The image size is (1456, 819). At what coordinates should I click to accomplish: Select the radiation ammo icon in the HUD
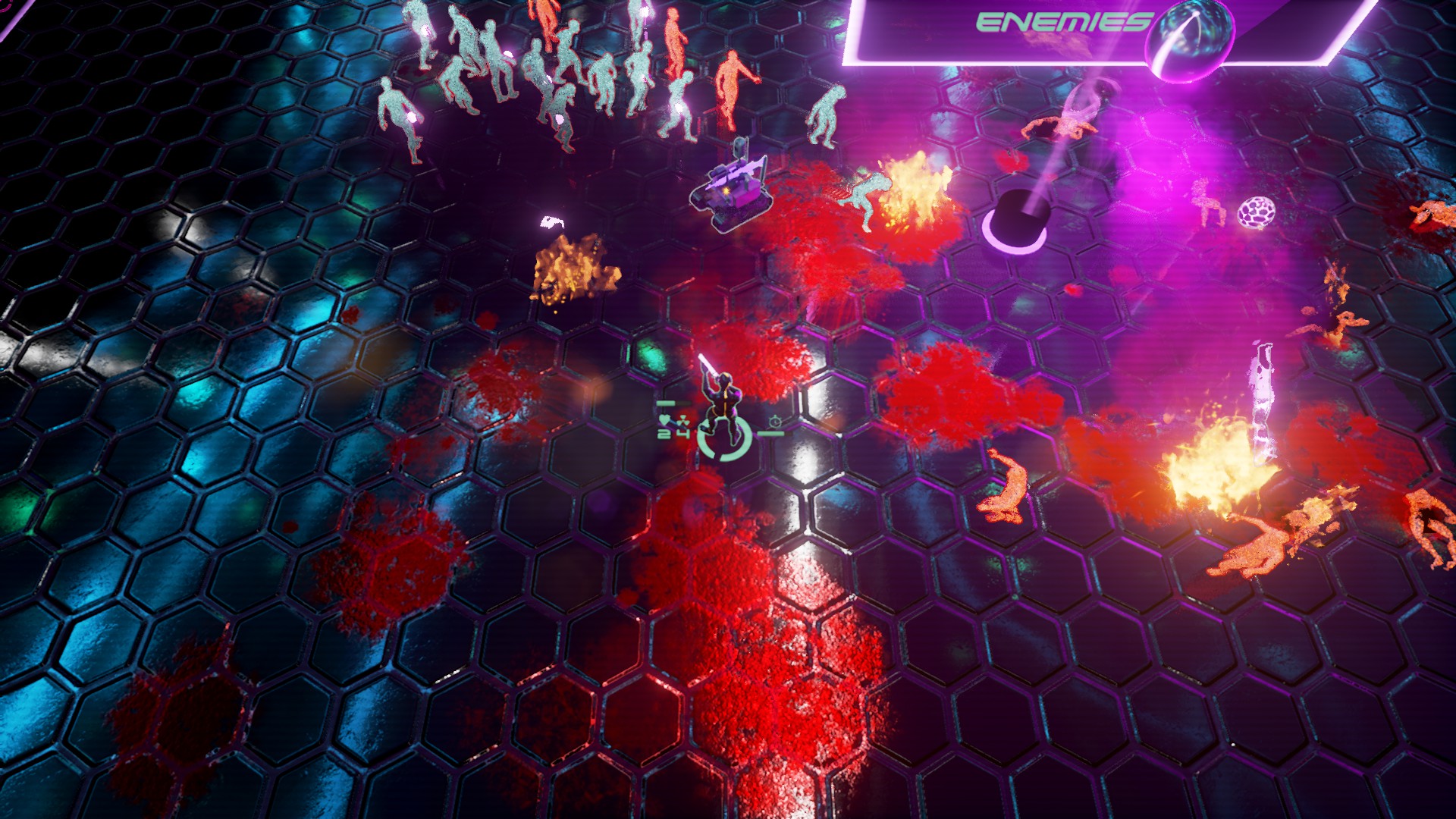tap(682, 421)
